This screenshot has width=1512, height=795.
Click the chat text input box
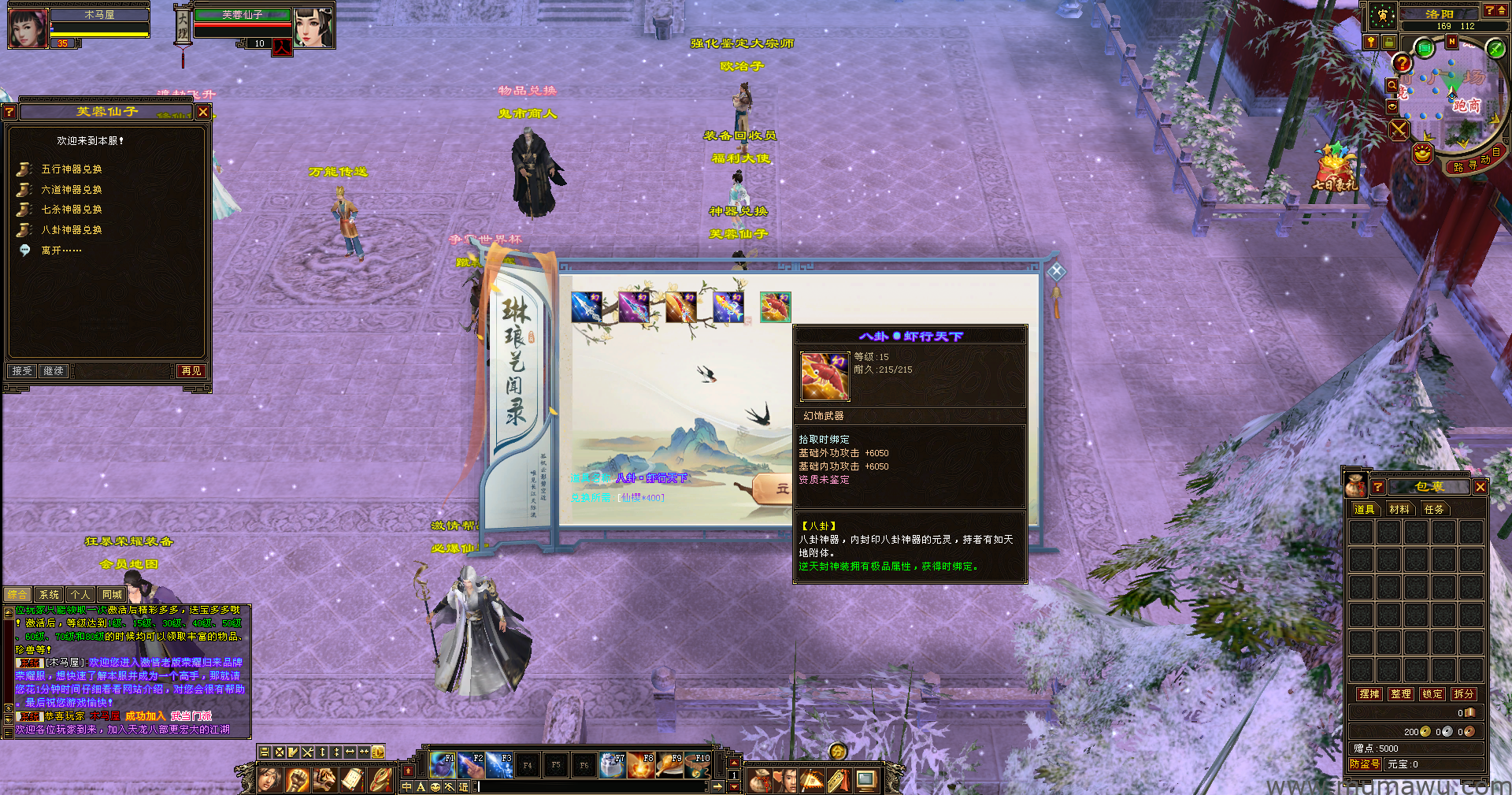[x=591, y=786]
